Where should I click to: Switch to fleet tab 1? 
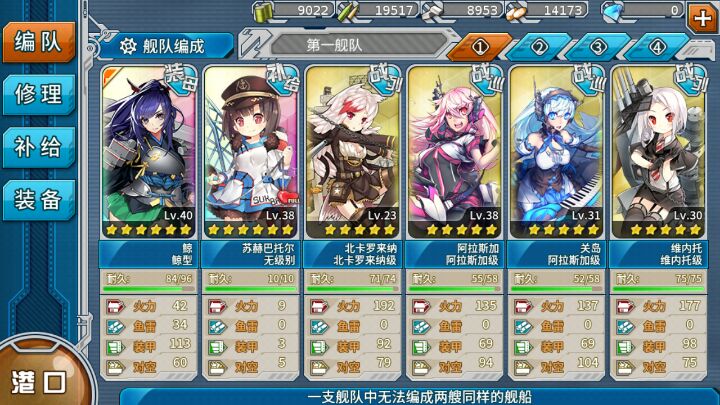(x=479, y=47)
